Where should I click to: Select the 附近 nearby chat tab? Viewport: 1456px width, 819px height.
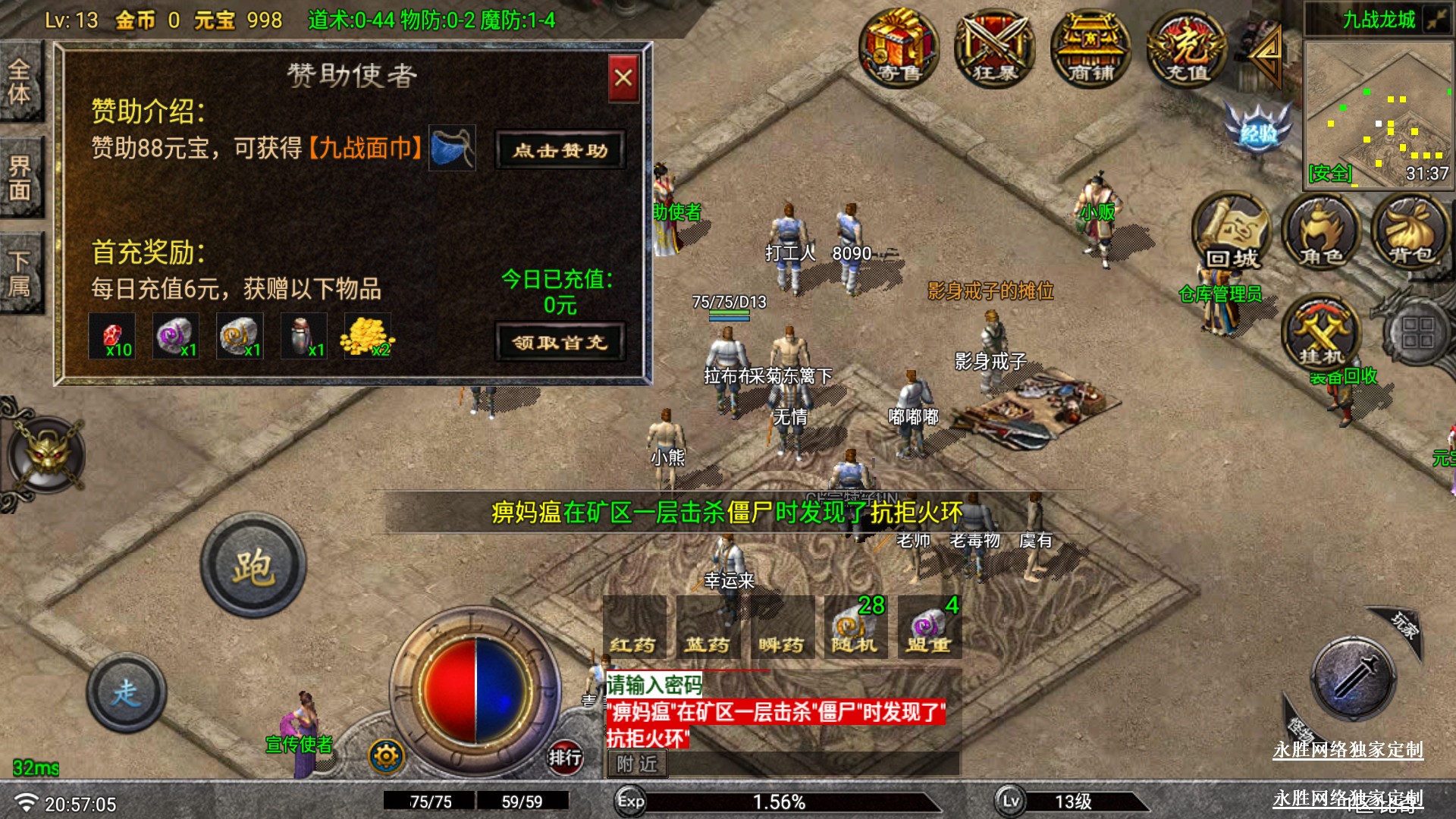point(637,764)
